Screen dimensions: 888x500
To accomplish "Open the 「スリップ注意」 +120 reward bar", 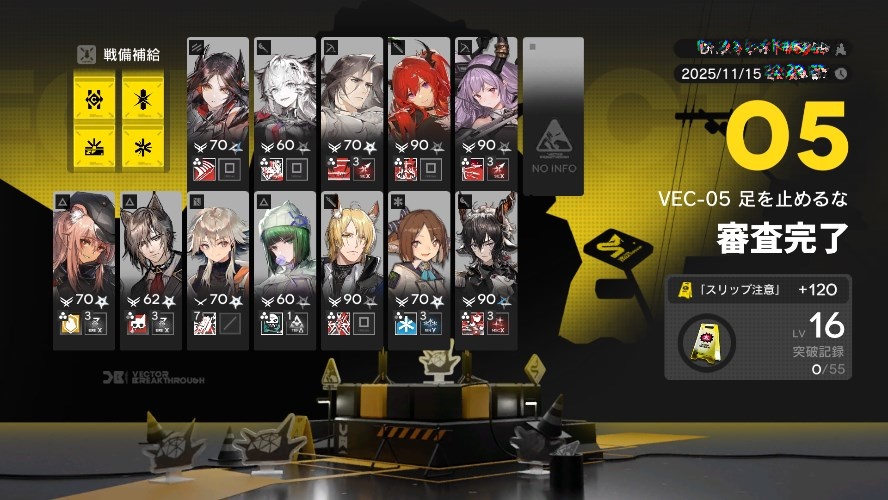I will pyautogui.click(x=759, y=291).
